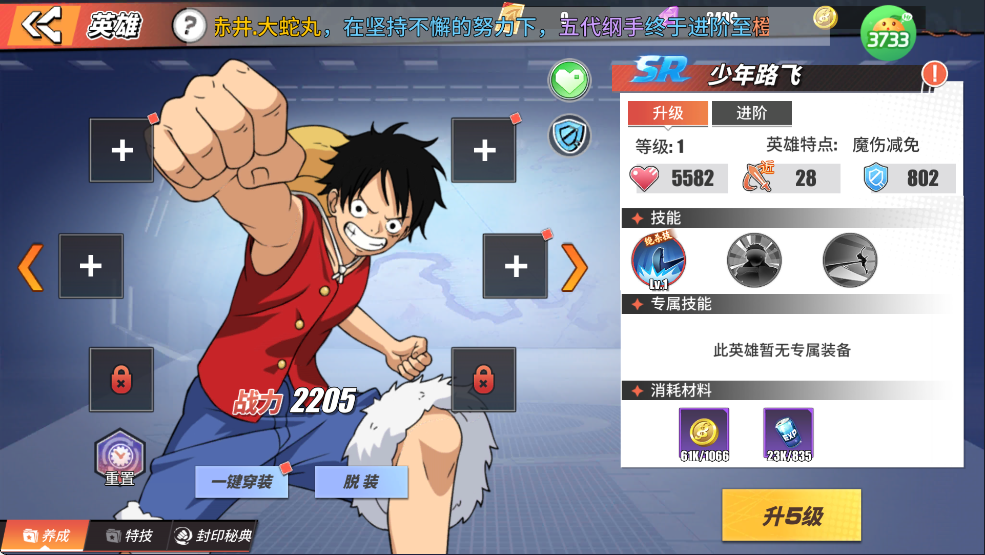Switch to the 升级 tab
Viewport: 985px width, 555px height.
(x=667, y=113)
